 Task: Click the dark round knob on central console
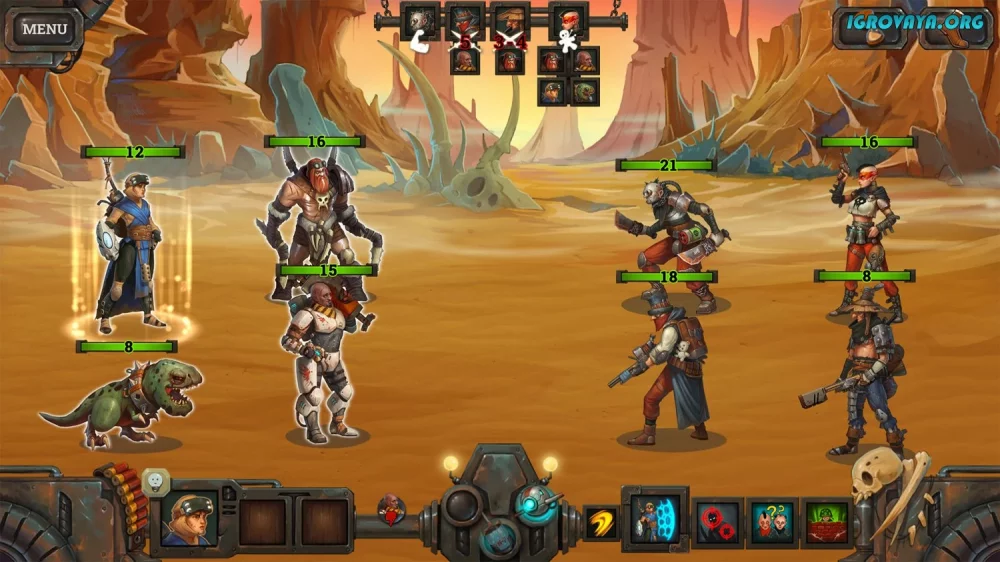tap(462, 505)
